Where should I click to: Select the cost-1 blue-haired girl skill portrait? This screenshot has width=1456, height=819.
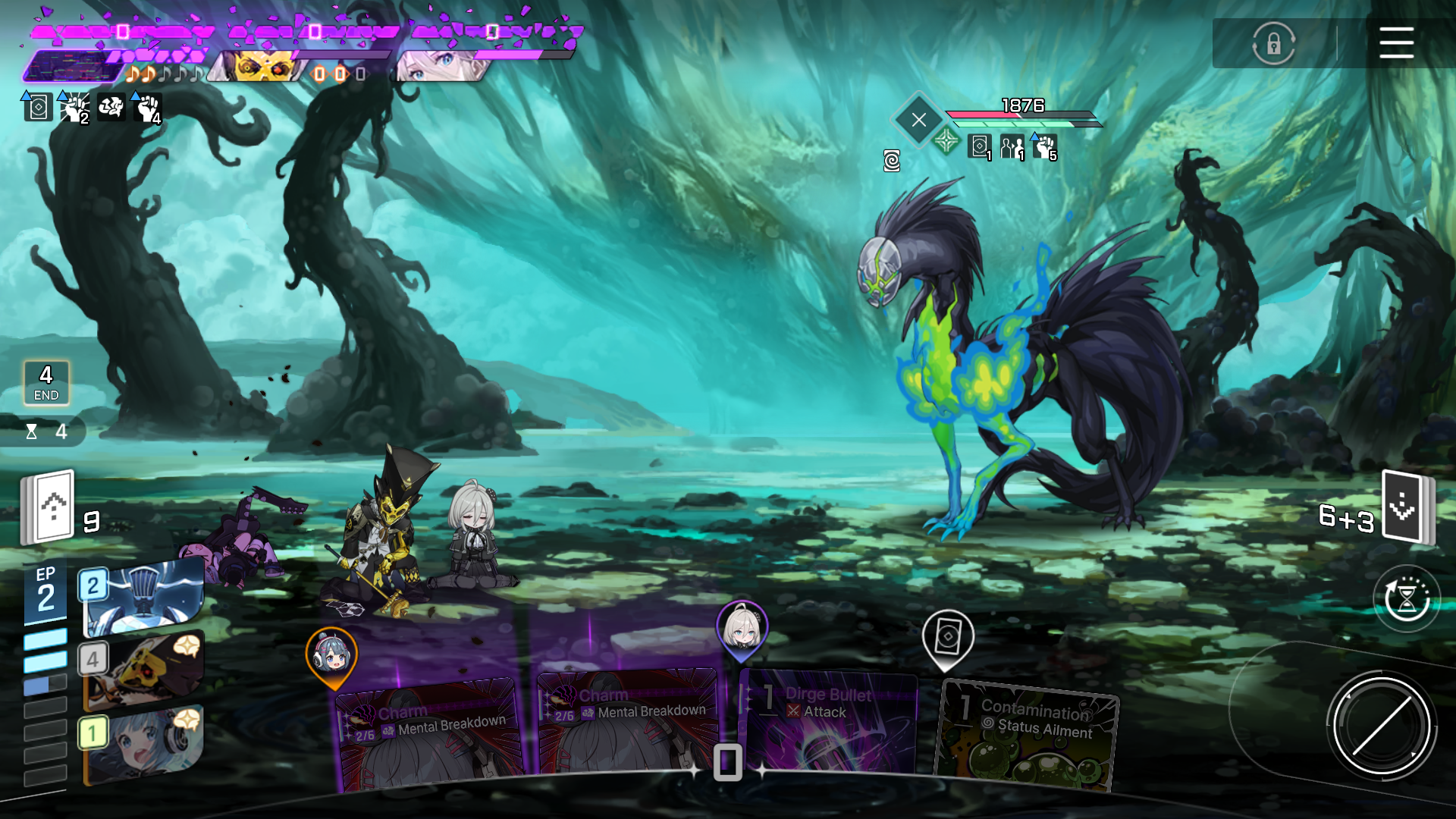[x=143, y=743]
